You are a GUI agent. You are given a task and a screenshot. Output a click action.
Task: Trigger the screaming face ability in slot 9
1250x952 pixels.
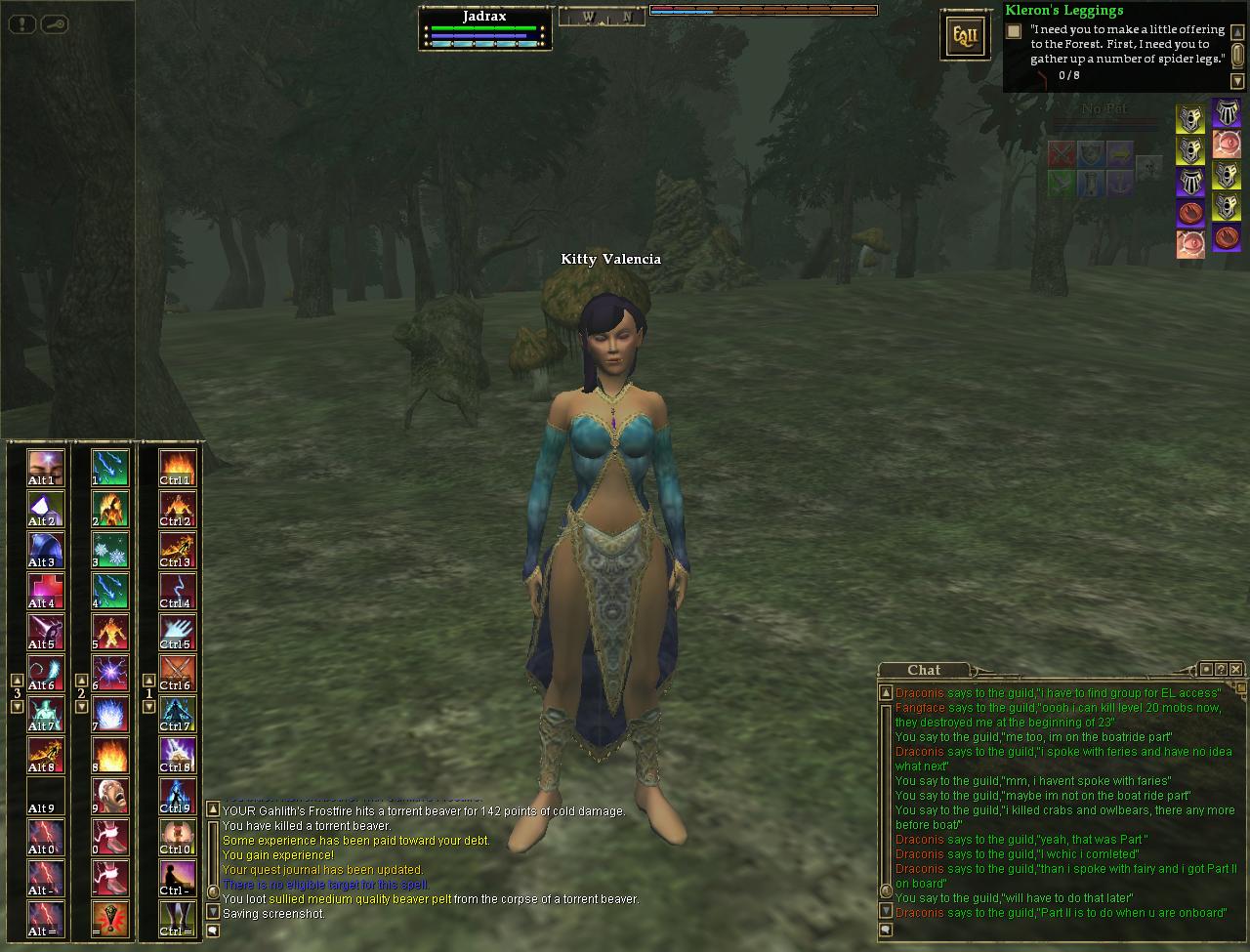(x=110, y=796)
